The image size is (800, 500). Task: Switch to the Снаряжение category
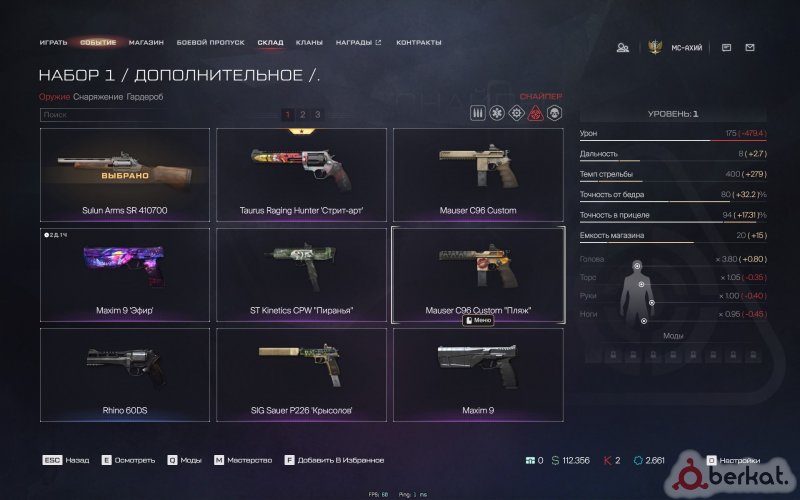pyautogui.click(x=98, y=97)
